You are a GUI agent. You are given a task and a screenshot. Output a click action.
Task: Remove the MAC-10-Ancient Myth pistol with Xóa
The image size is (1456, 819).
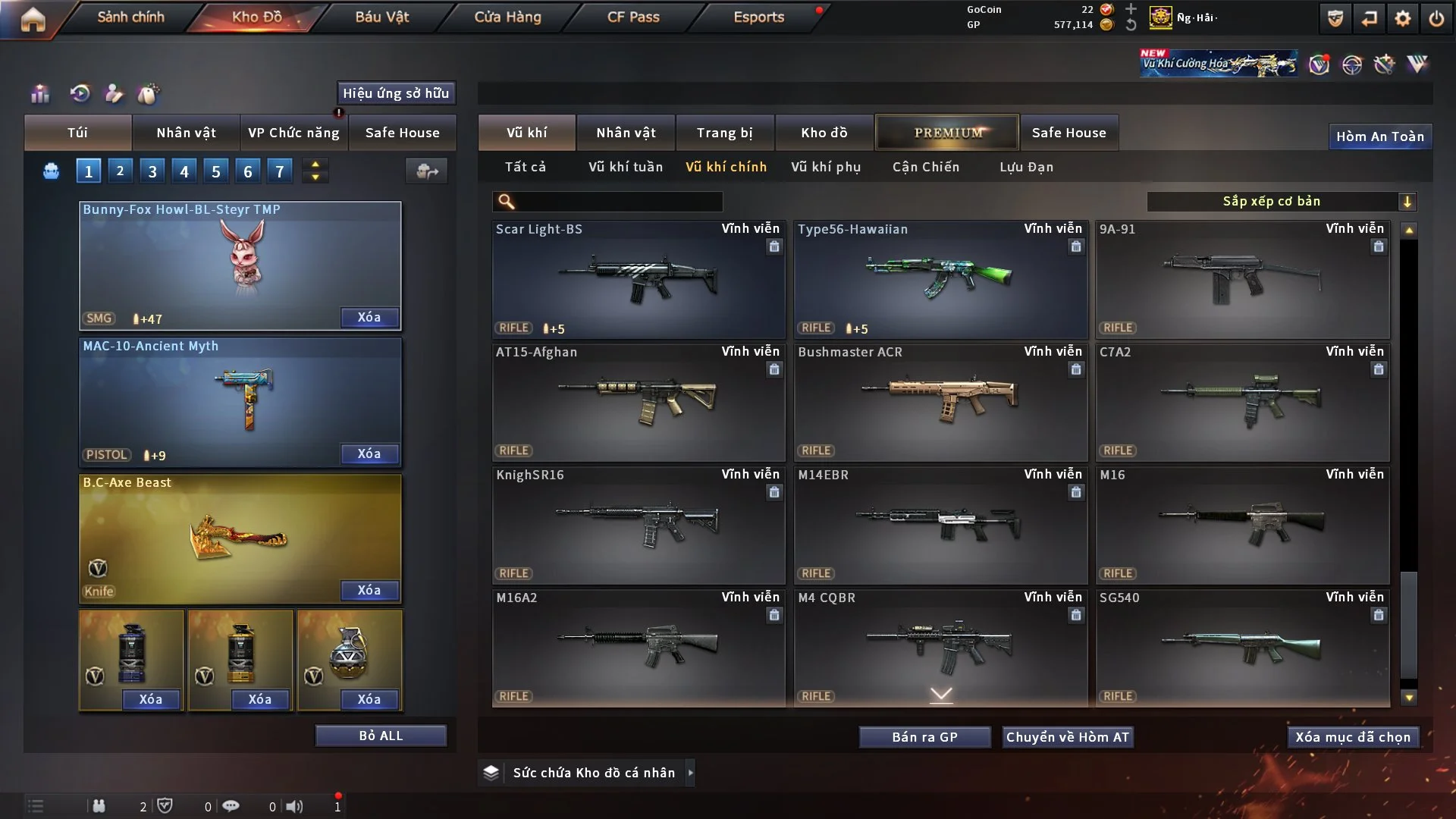pyautogui.click(x=369, y=453)
